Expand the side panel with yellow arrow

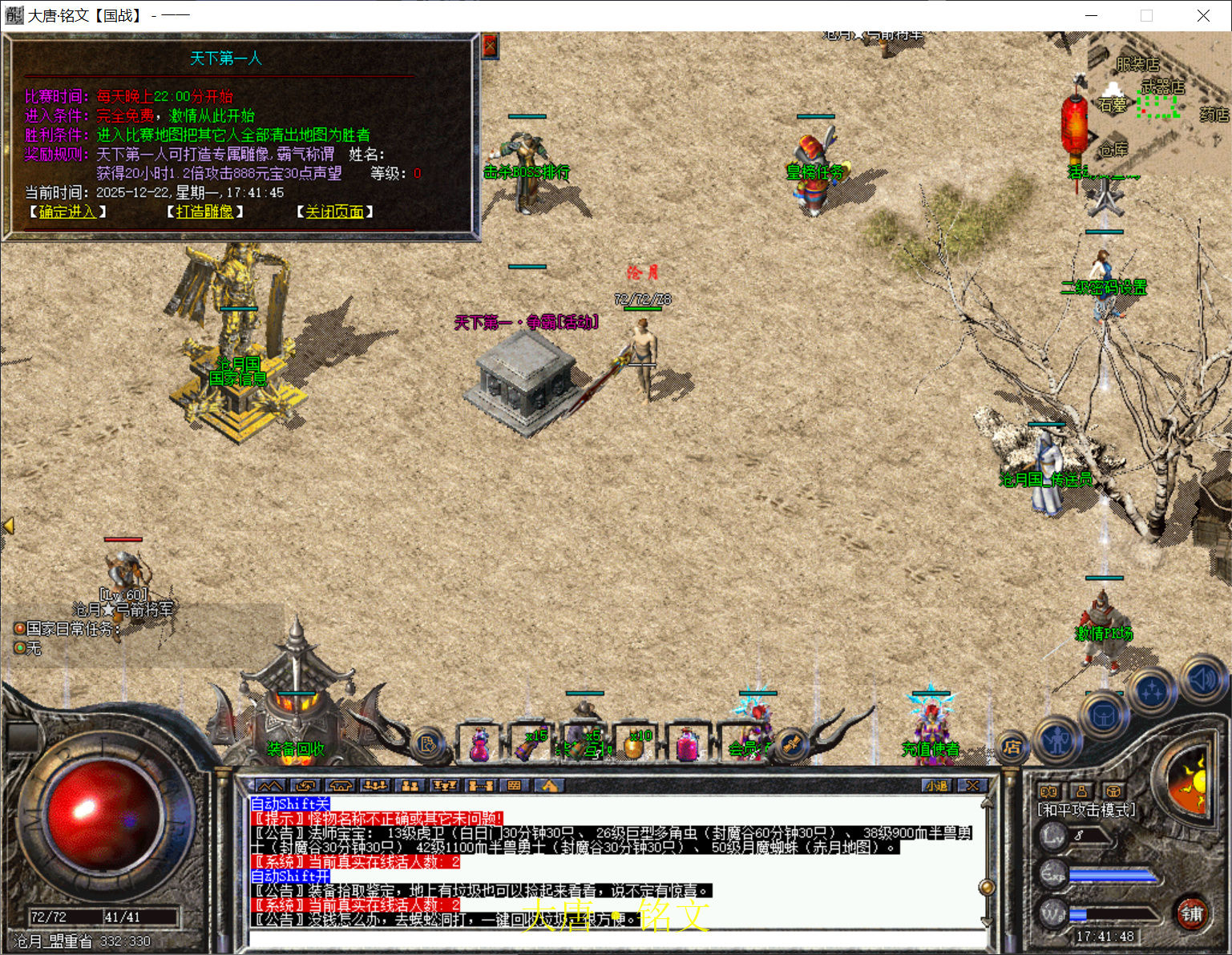pos(9,526)
